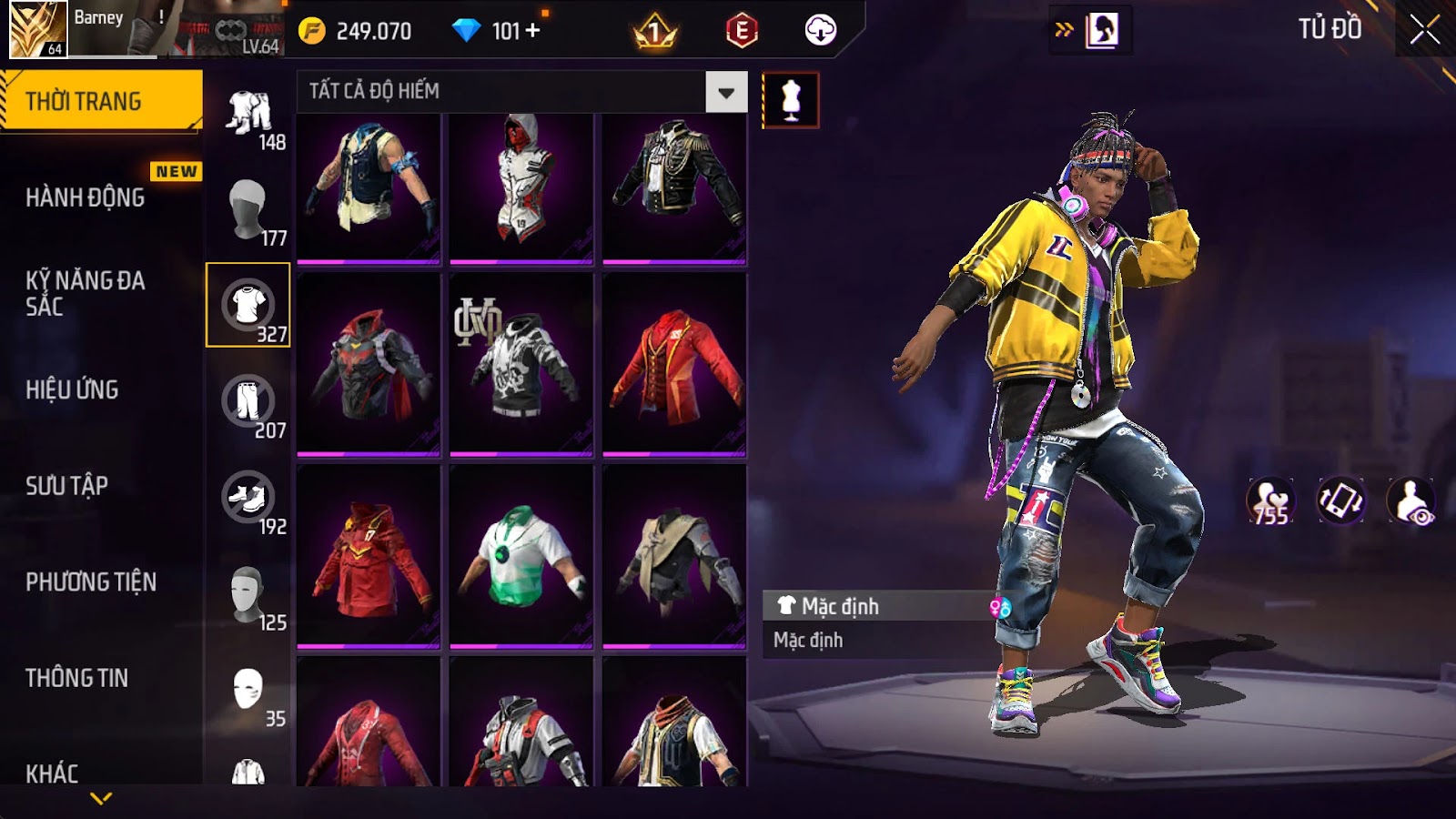Select the shoes category icon
The image size is (1456, 819).
click(248, 498)
